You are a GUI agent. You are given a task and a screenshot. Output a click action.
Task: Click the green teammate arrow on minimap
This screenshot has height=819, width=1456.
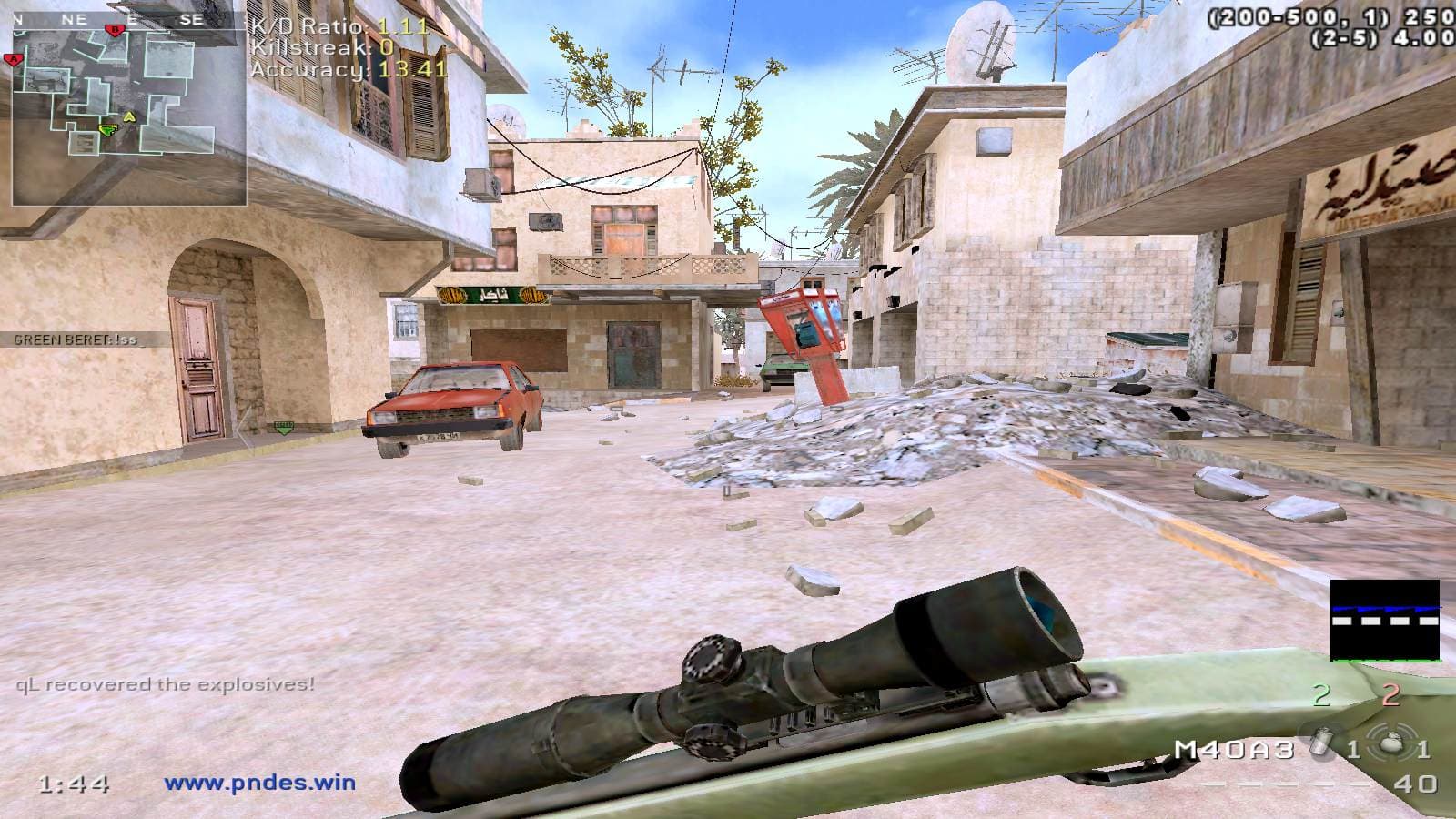107,131
